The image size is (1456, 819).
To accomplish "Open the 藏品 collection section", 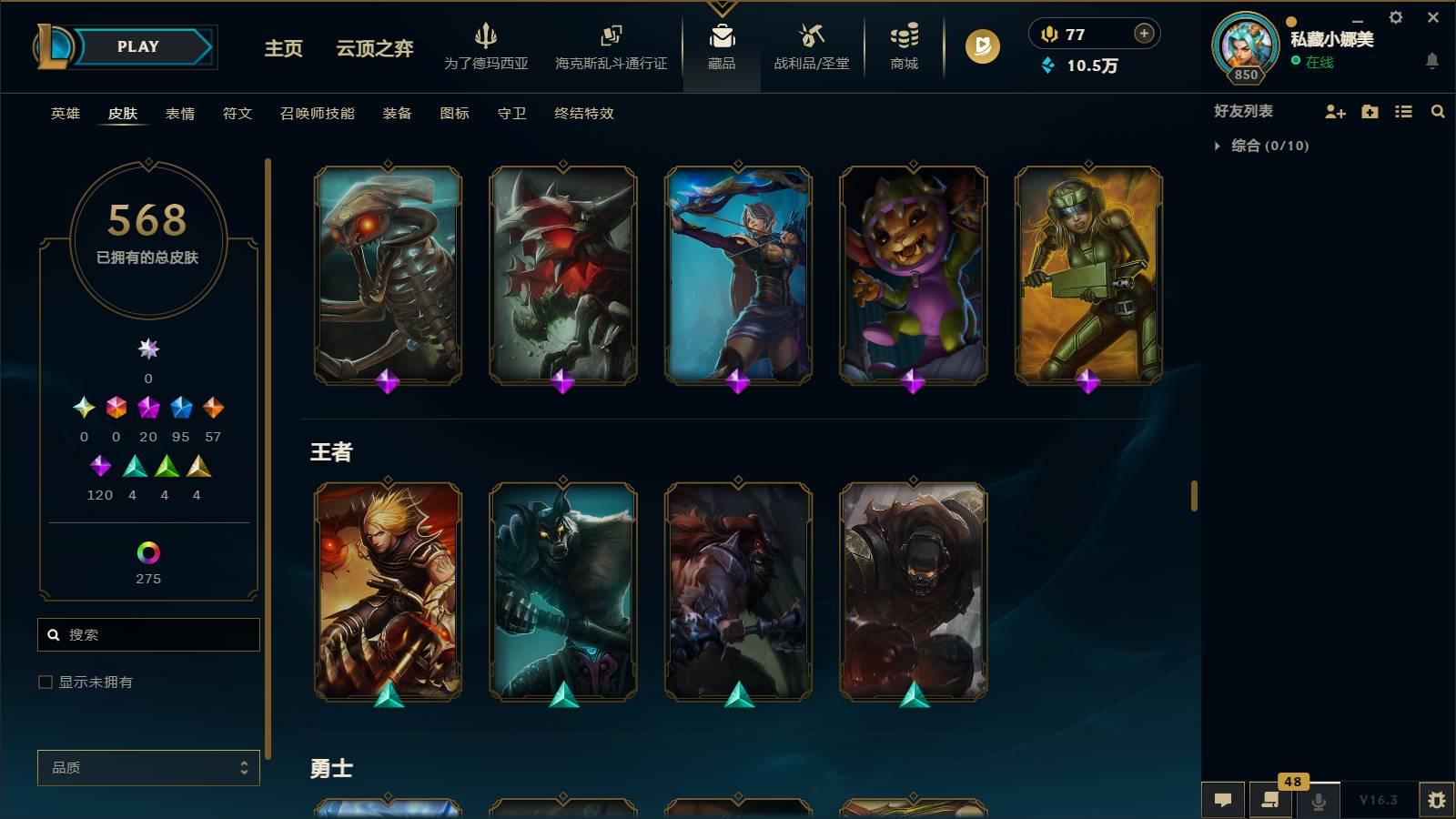I will coord(722,47).
